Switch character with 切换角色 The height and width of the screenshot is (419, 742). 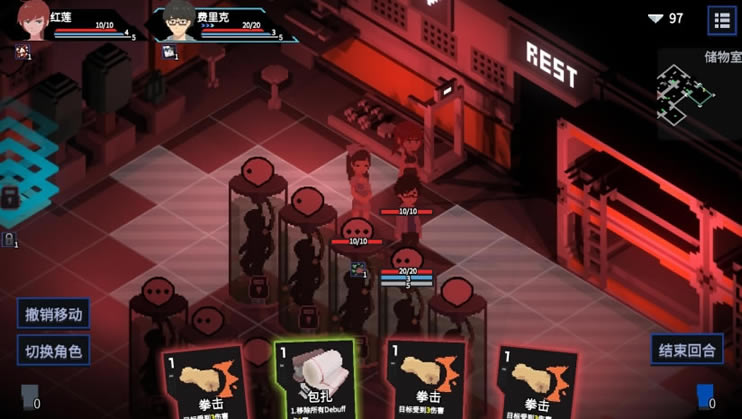(53, 351)
